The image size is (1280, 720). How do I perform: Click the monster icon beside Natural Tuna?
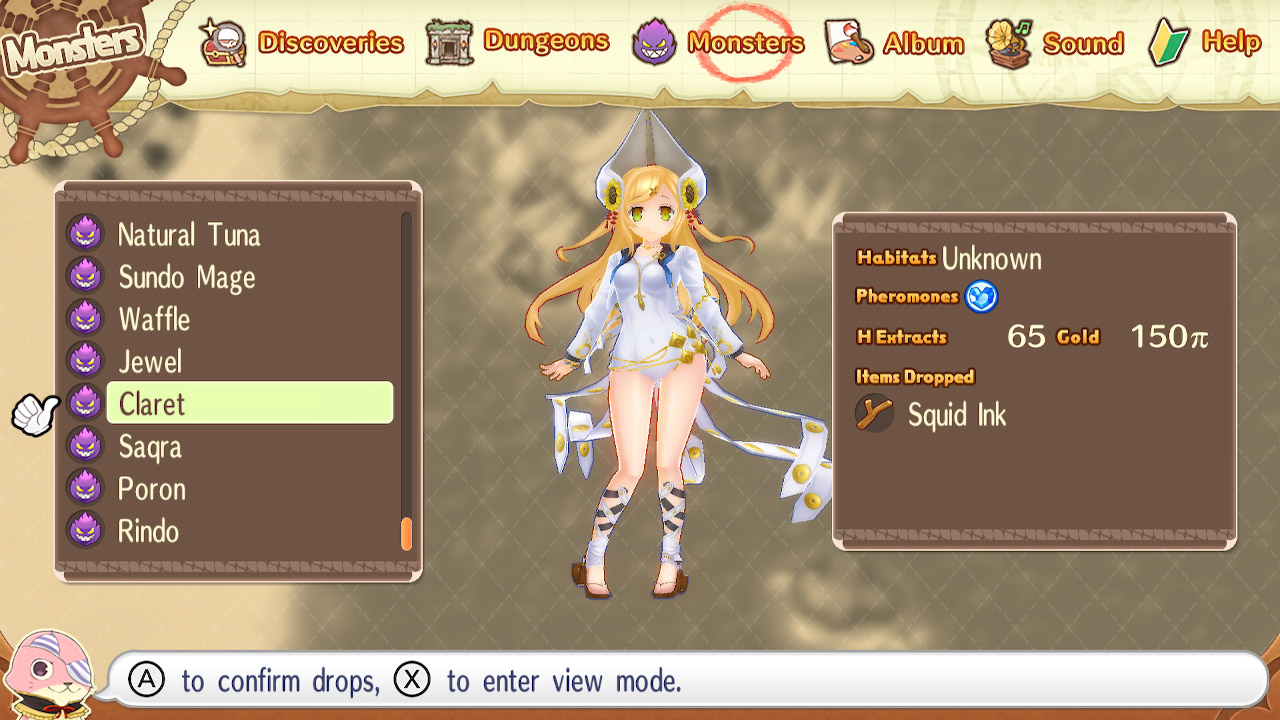tap(85, 233)
